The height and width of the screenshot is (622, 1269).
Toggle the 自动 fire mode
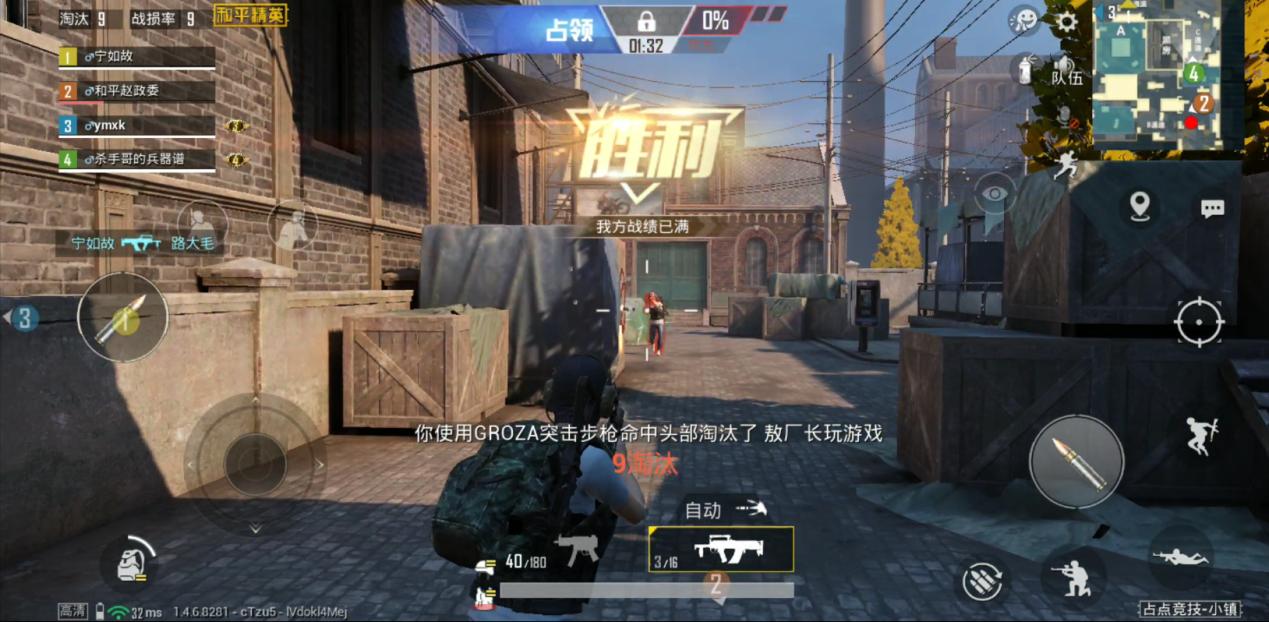pyautogui.click(x=723, y=510)
